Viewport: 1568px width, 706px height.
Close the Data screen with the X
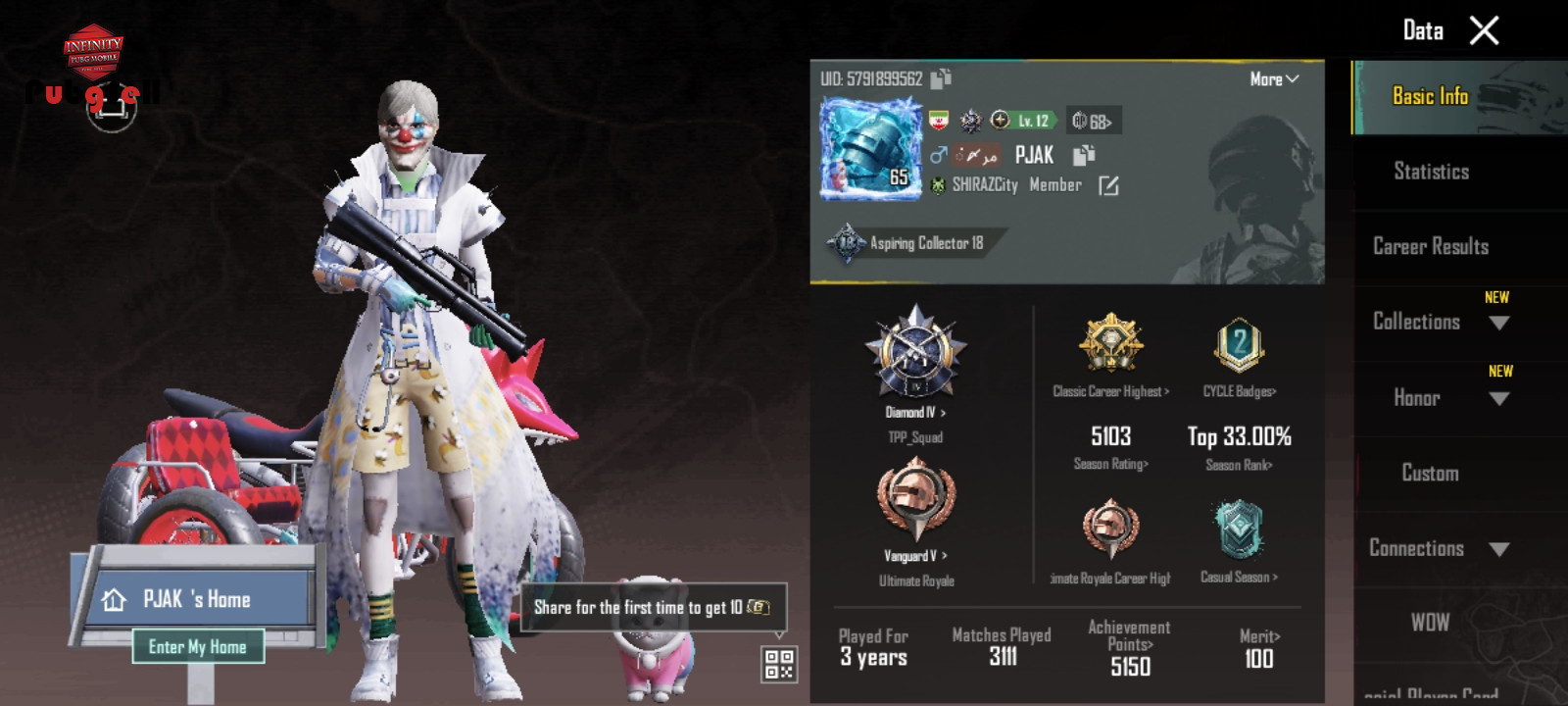point(1484,31)
